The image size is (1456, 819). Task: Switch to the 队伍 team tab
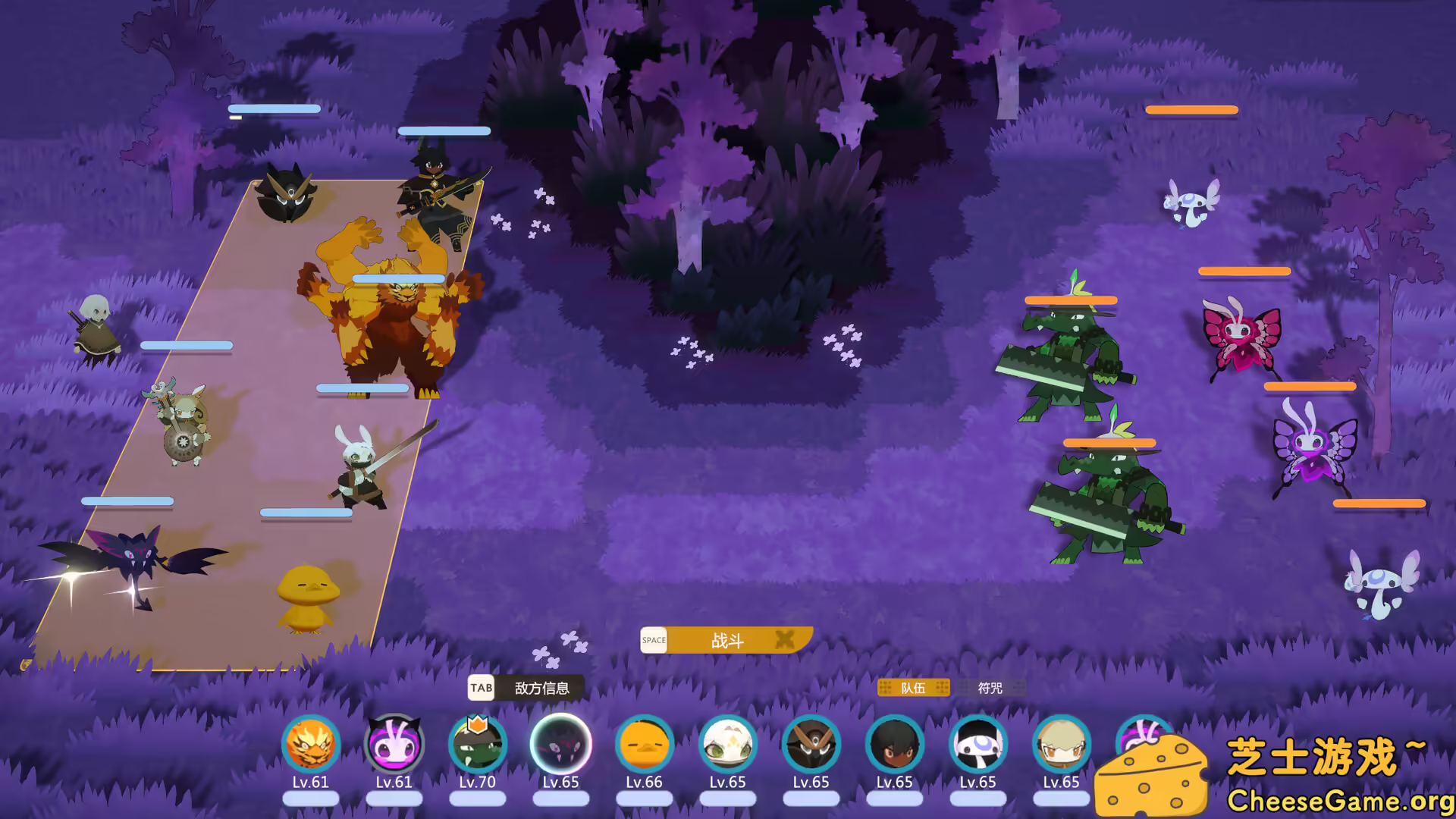[x=914, y=688]
